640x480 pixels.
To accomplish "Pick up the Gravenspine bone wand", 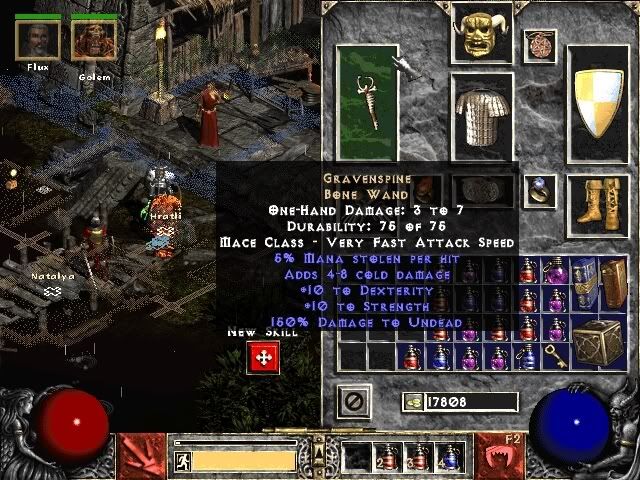I will point(366,101).
